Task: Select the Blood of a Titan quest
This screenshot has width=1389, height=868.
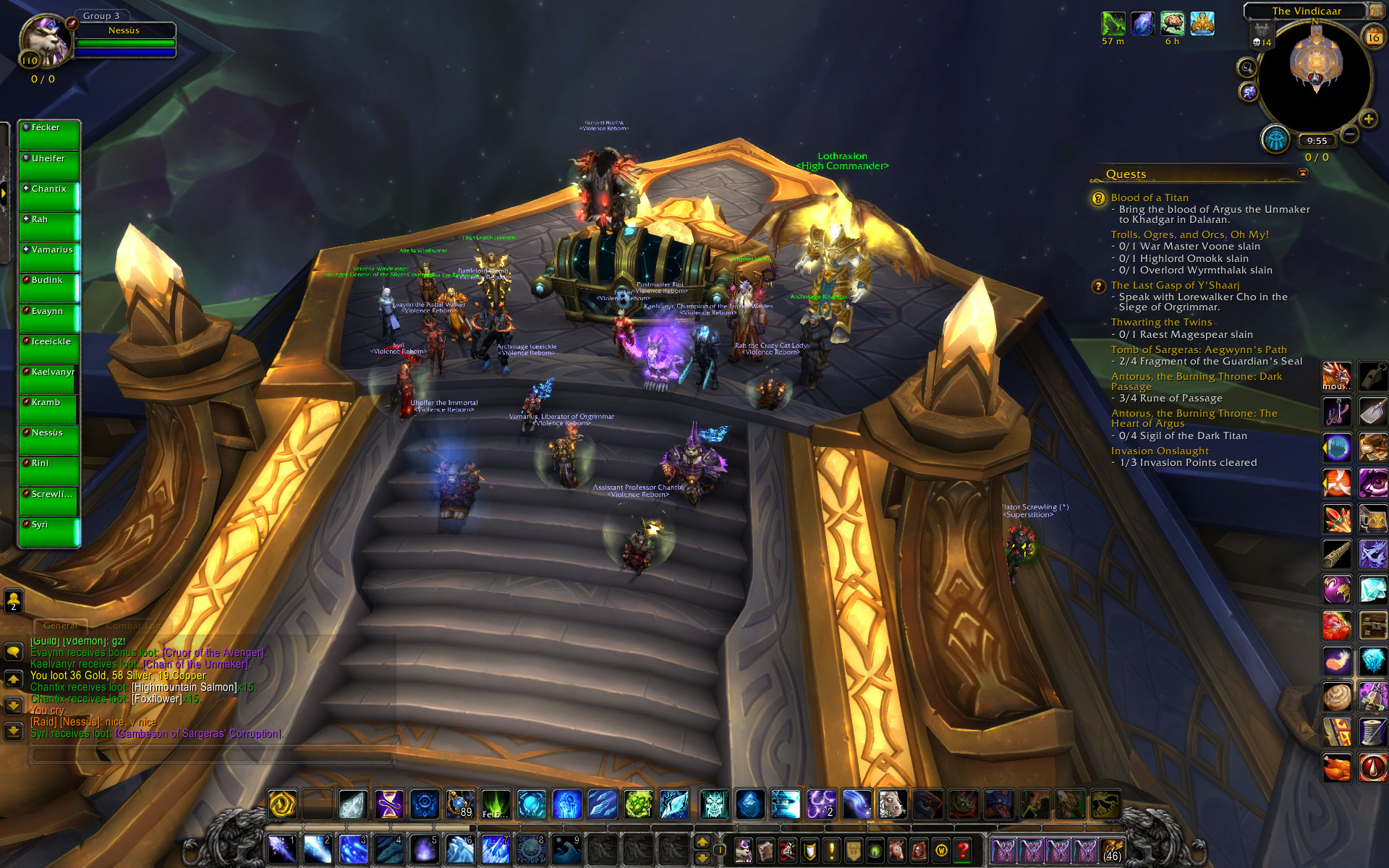Action: [x=1150, y=197]
